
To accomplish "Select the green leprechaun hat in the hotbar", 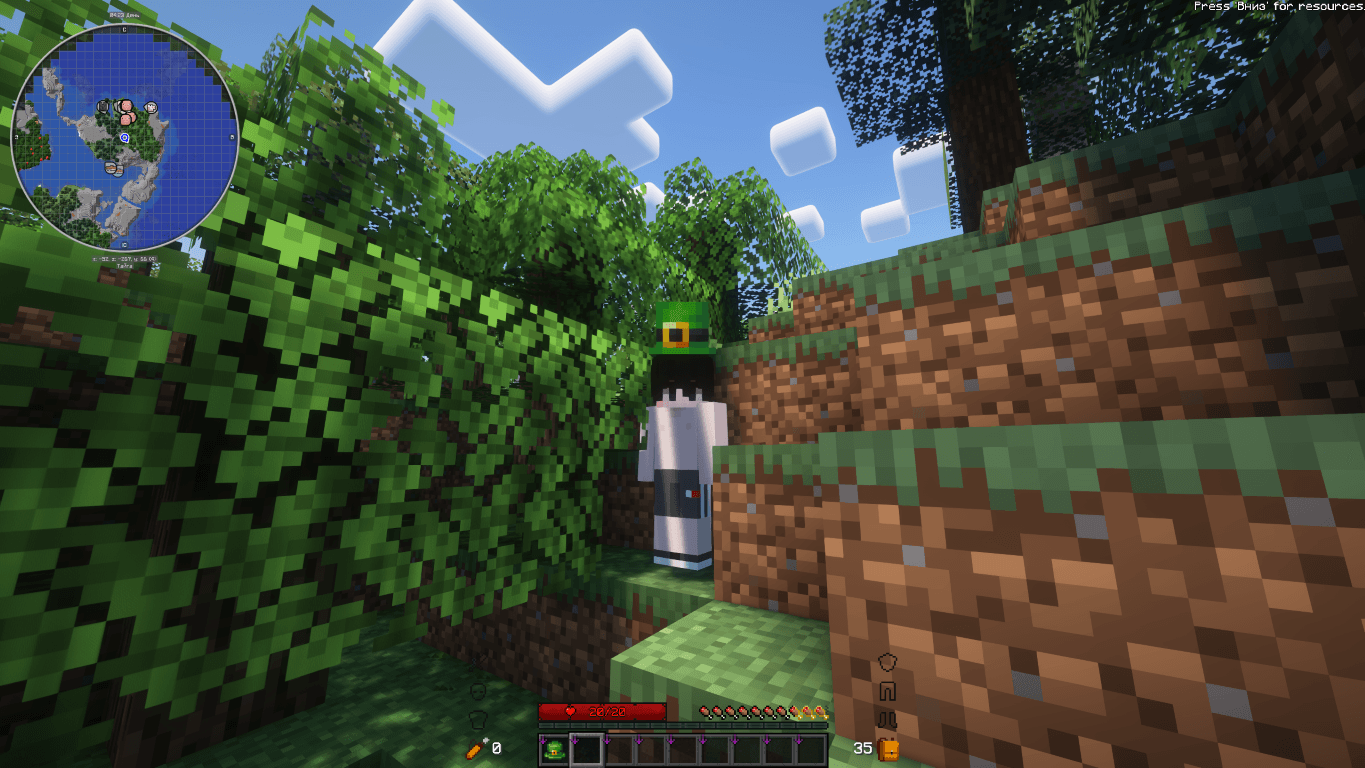I will [554, 751].
